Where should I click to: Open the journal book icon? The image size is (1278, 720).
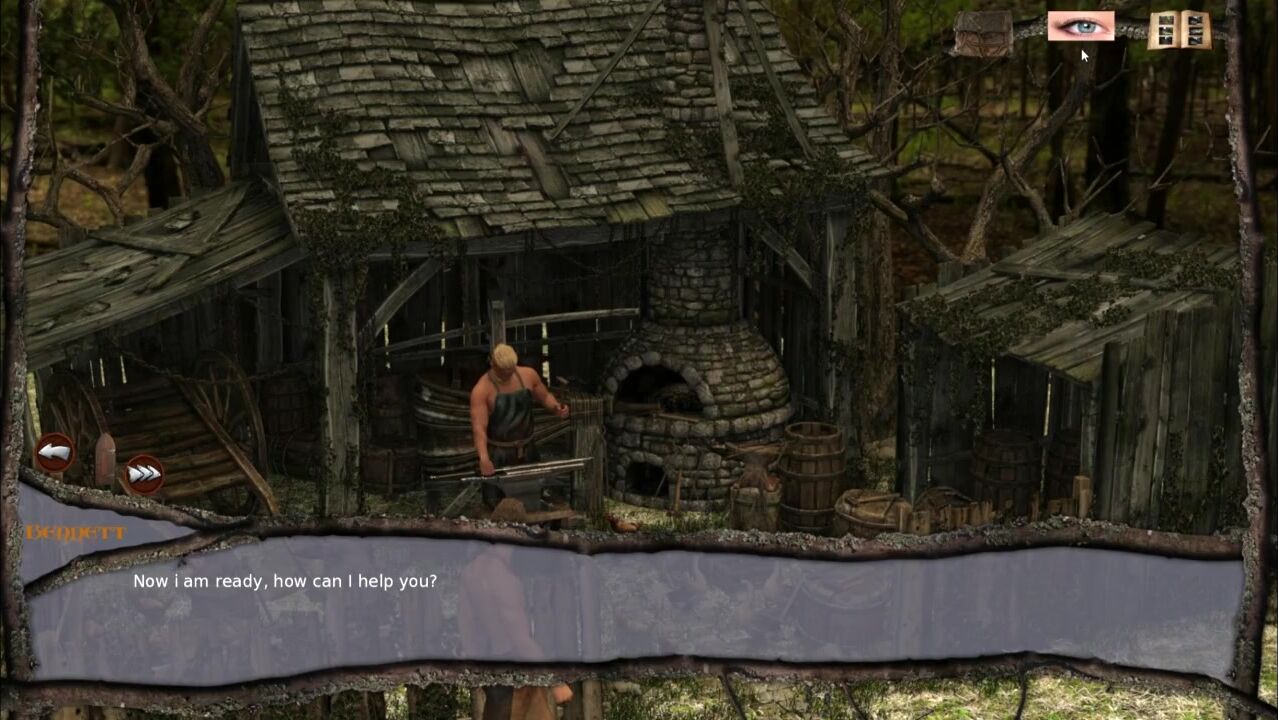(x=1179, y=30)
